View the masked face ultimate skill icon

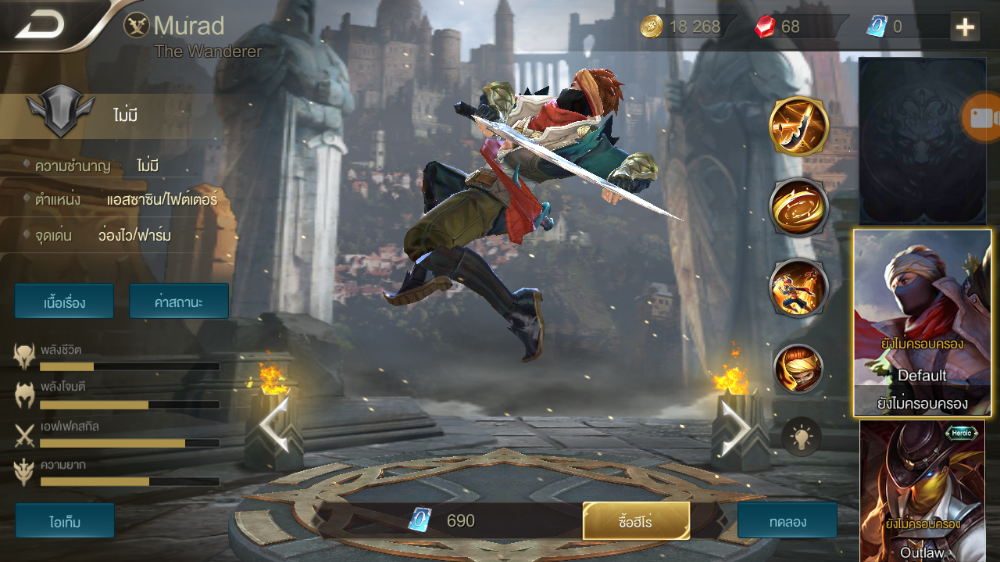coord(798,367)
